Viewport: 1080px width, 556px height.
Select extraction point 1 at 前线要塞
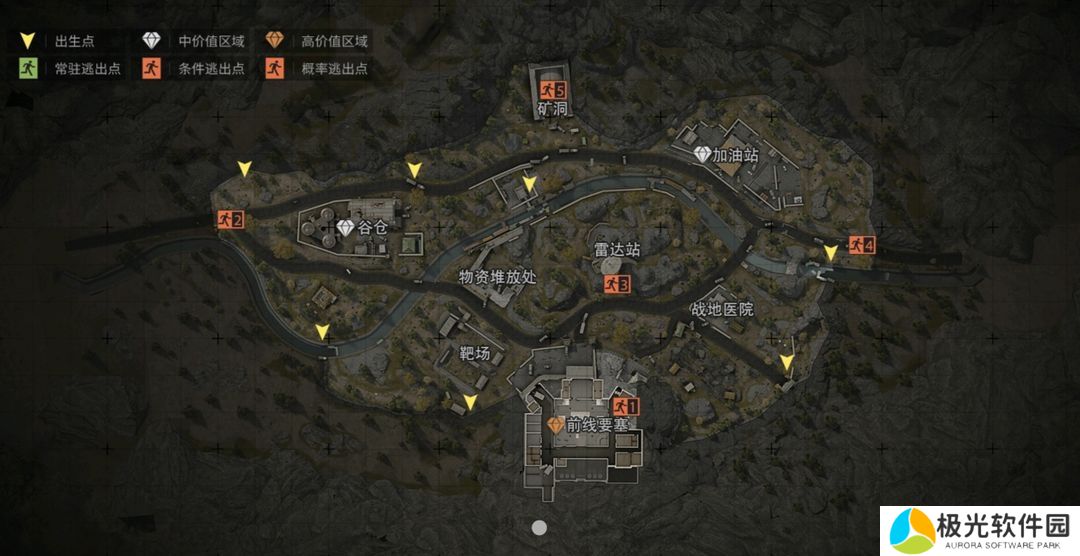(x=626, y=406)
